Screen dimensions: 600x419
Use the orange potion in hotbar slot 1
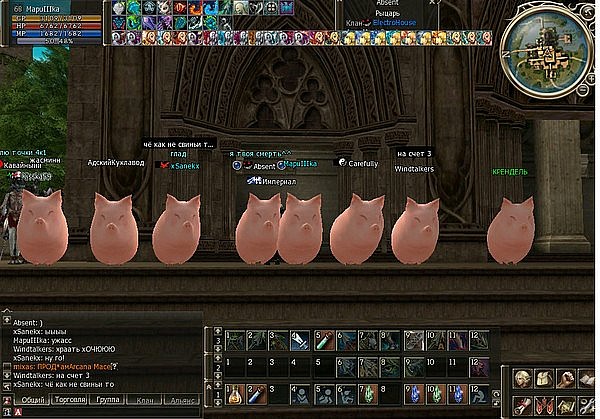pos(233,391)
